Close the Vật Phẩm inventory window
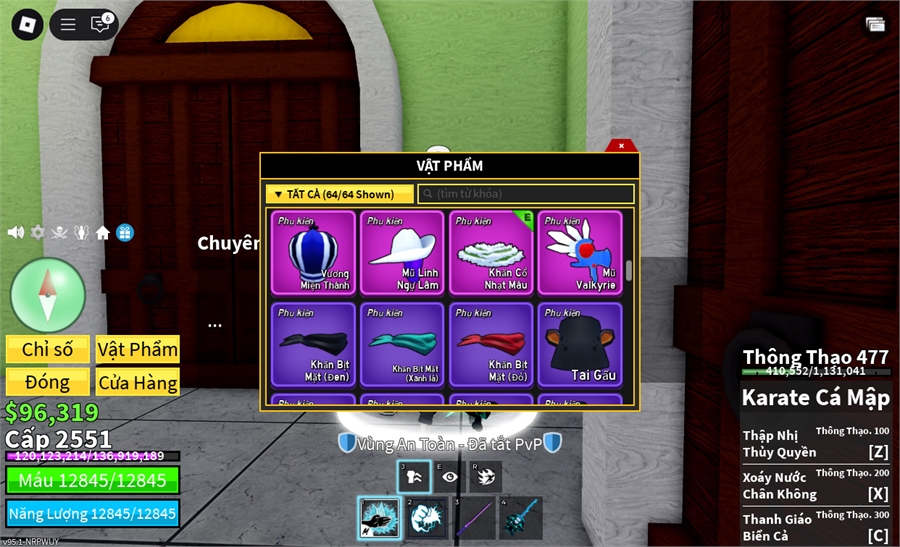Screen dimensions: 900x547 click(621, 146)
